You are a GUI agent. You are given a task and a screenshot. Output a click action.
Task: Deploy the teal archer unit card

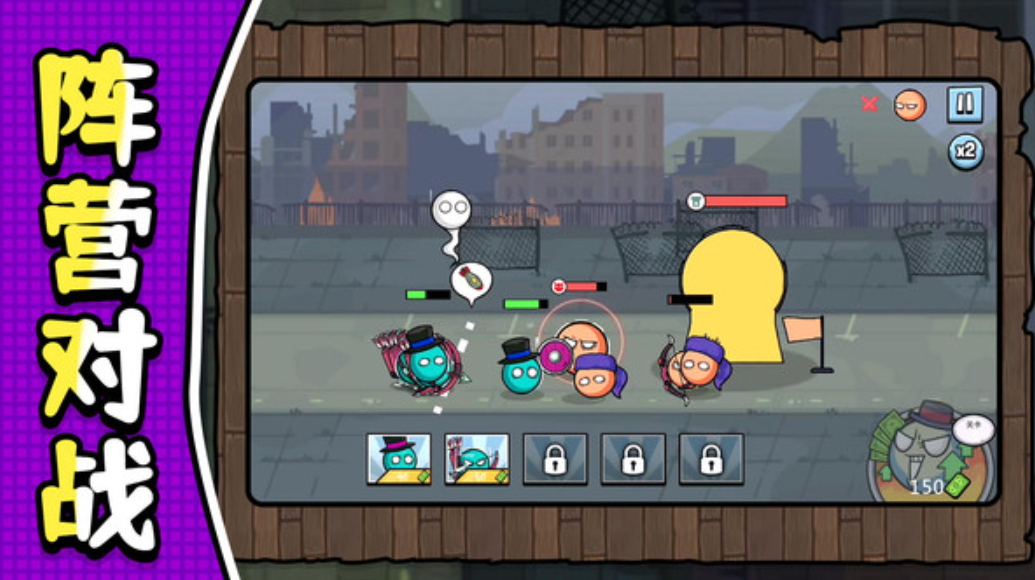[476, 458]
